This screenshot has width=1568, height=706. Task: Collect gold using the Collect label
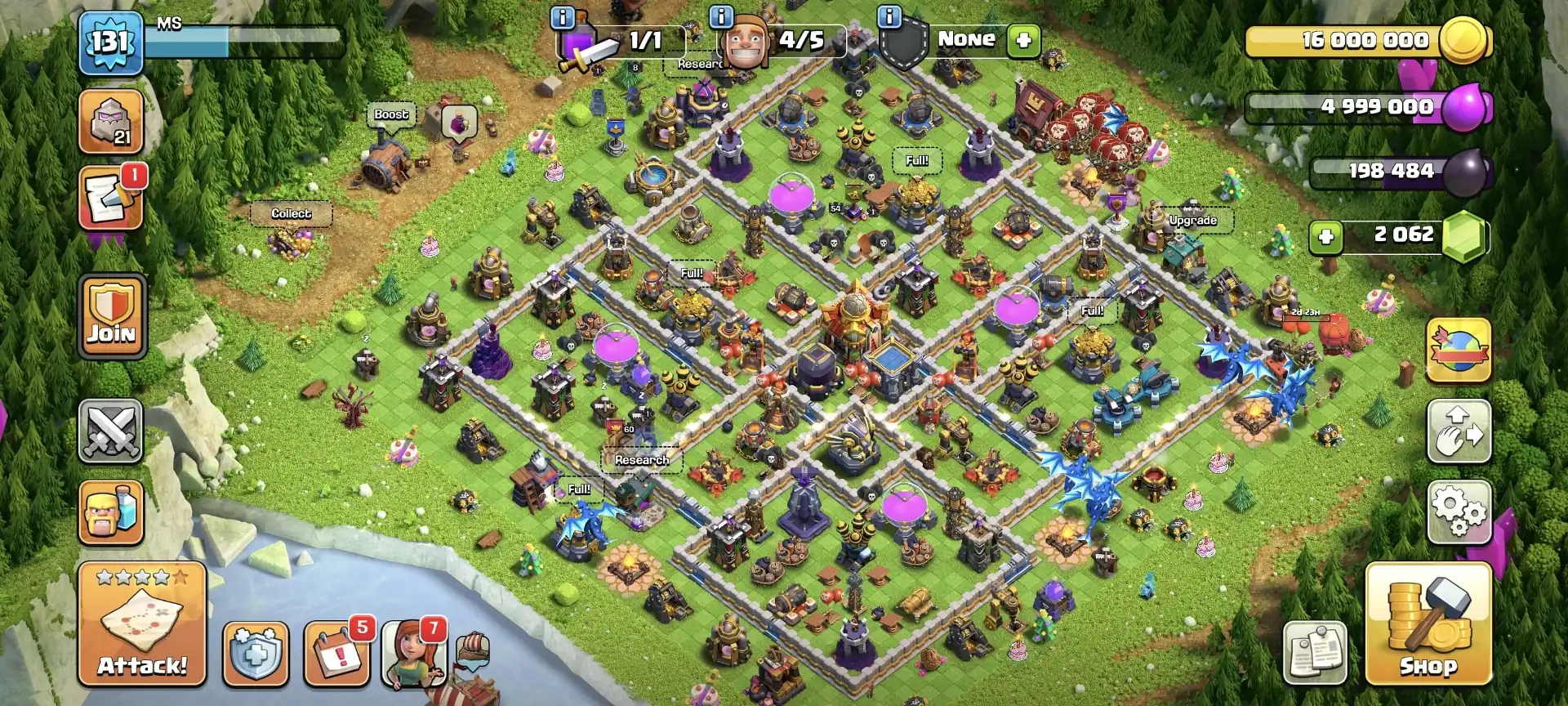point(292,213)
